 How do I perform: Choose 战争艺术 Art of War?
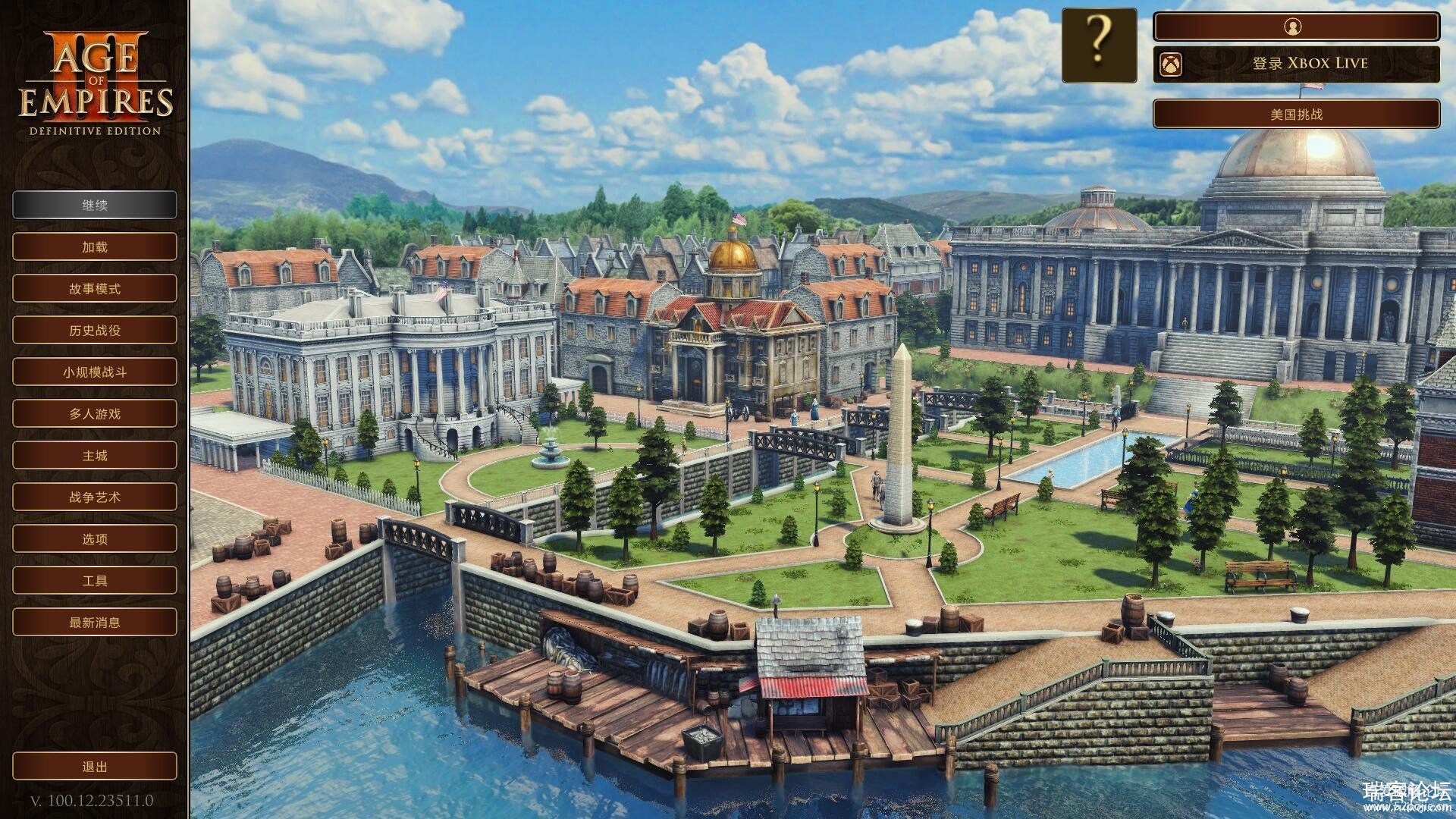tap(95, 497)
